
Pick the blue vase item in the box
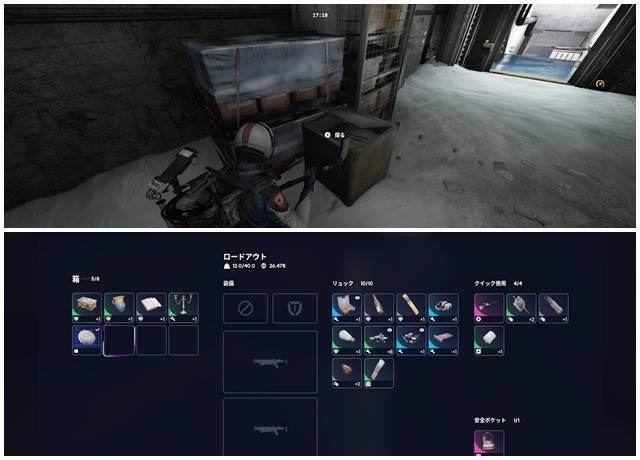pos(119,307)
